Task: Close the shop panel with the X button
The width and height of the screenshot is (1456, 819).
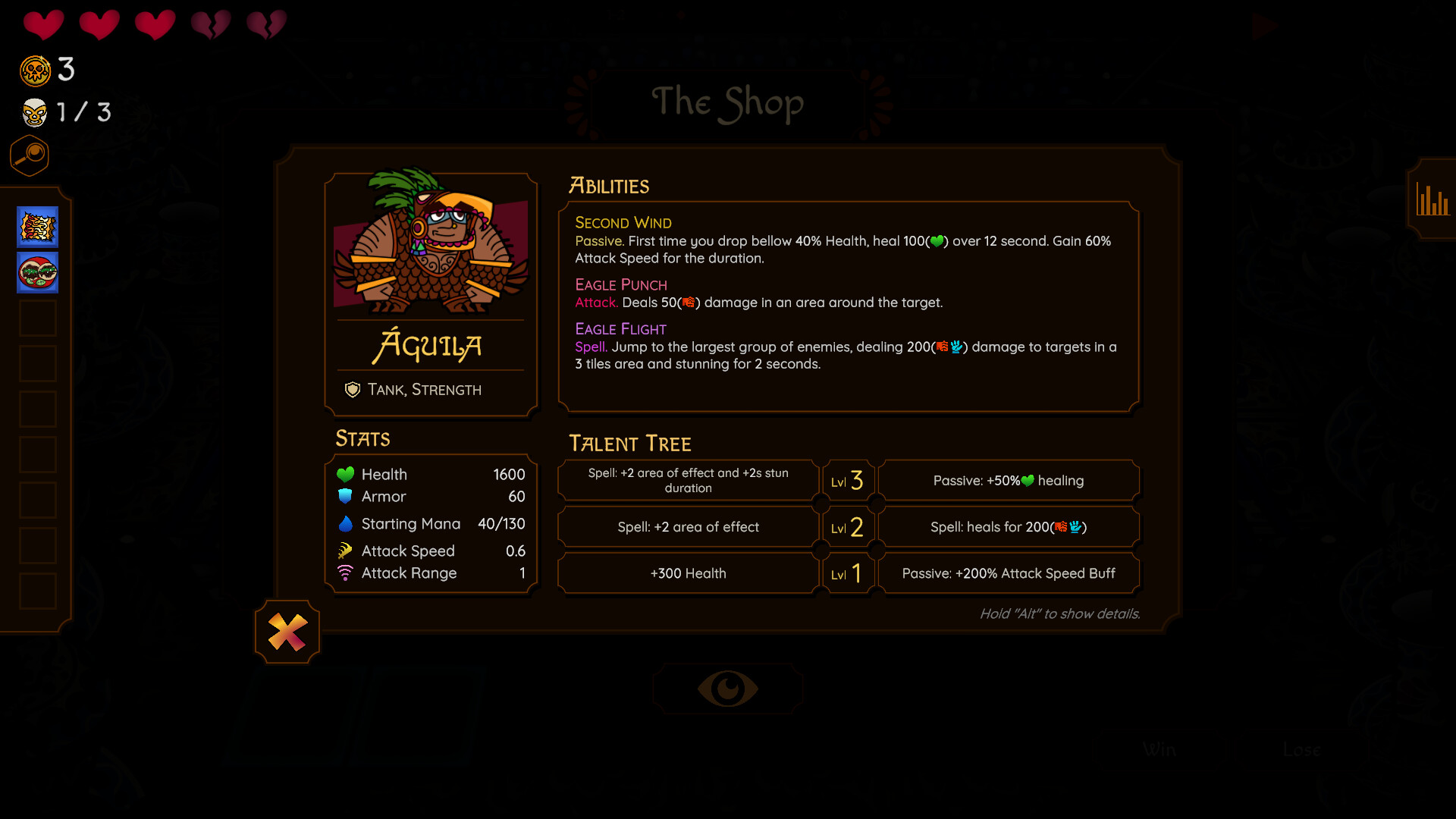Action: (x=287, y=632)
